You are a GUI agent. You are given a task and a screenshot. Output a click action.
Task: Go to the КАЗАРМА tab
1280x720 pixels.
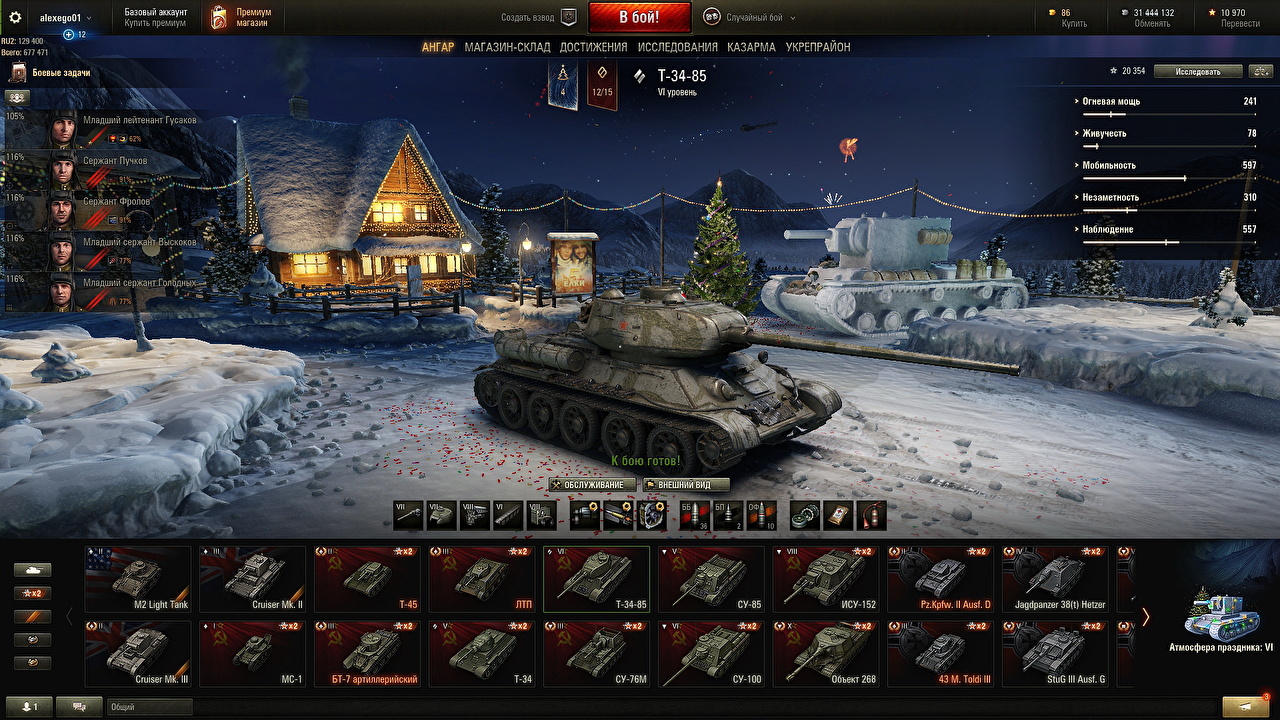(x=751, y=47)
